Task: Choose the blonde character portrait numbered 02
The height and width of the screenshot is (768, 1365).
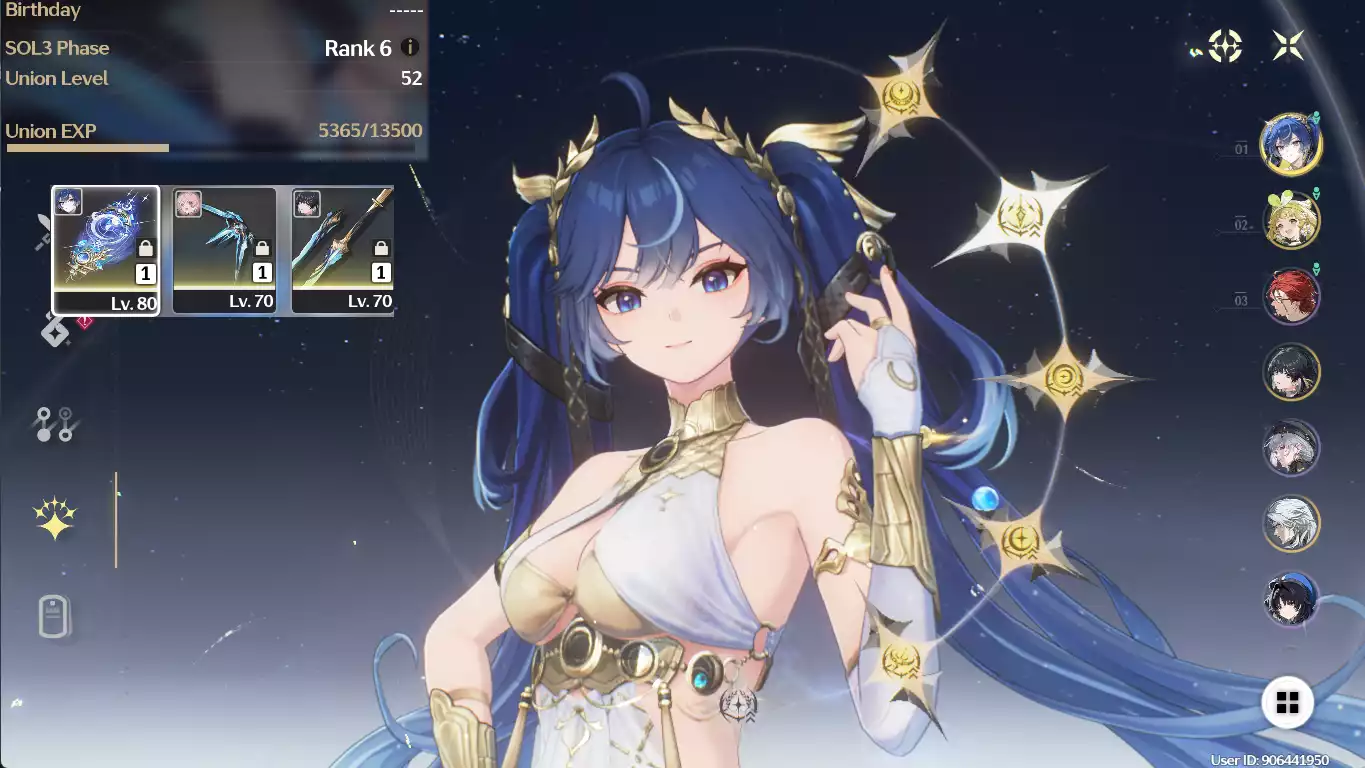Action: 1291,220
